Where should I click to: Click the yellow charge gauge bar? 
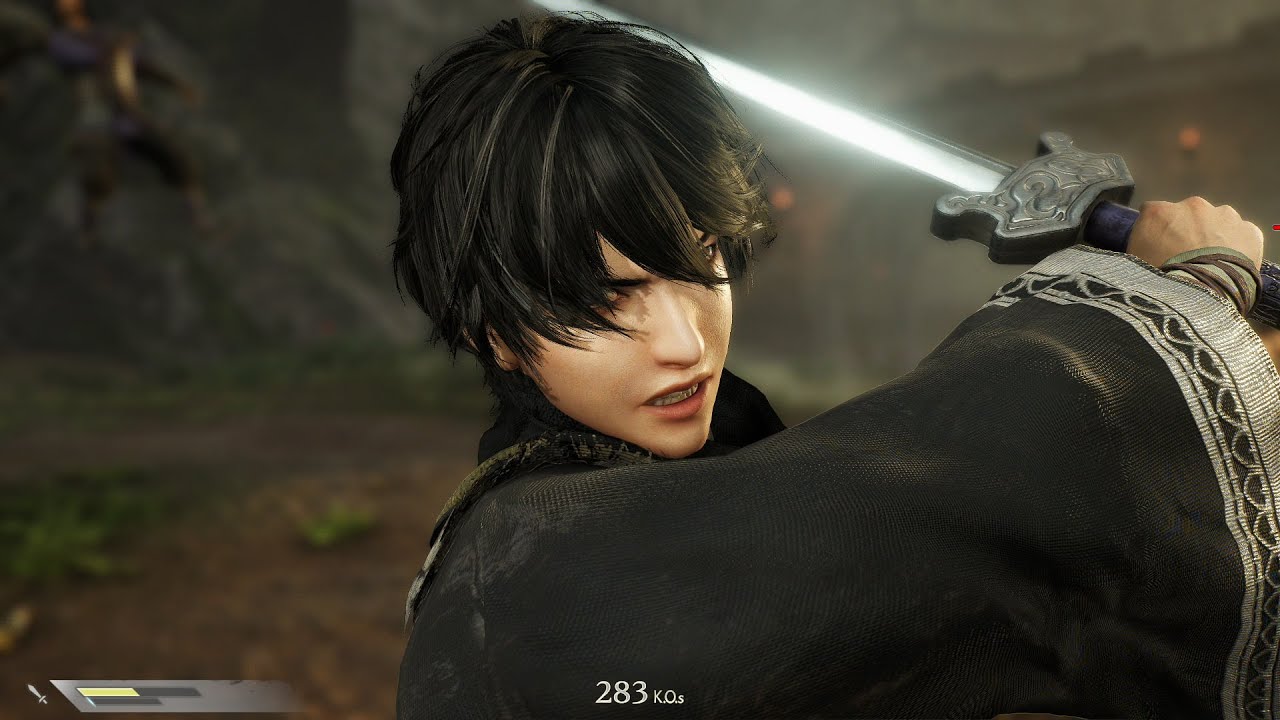110,692
